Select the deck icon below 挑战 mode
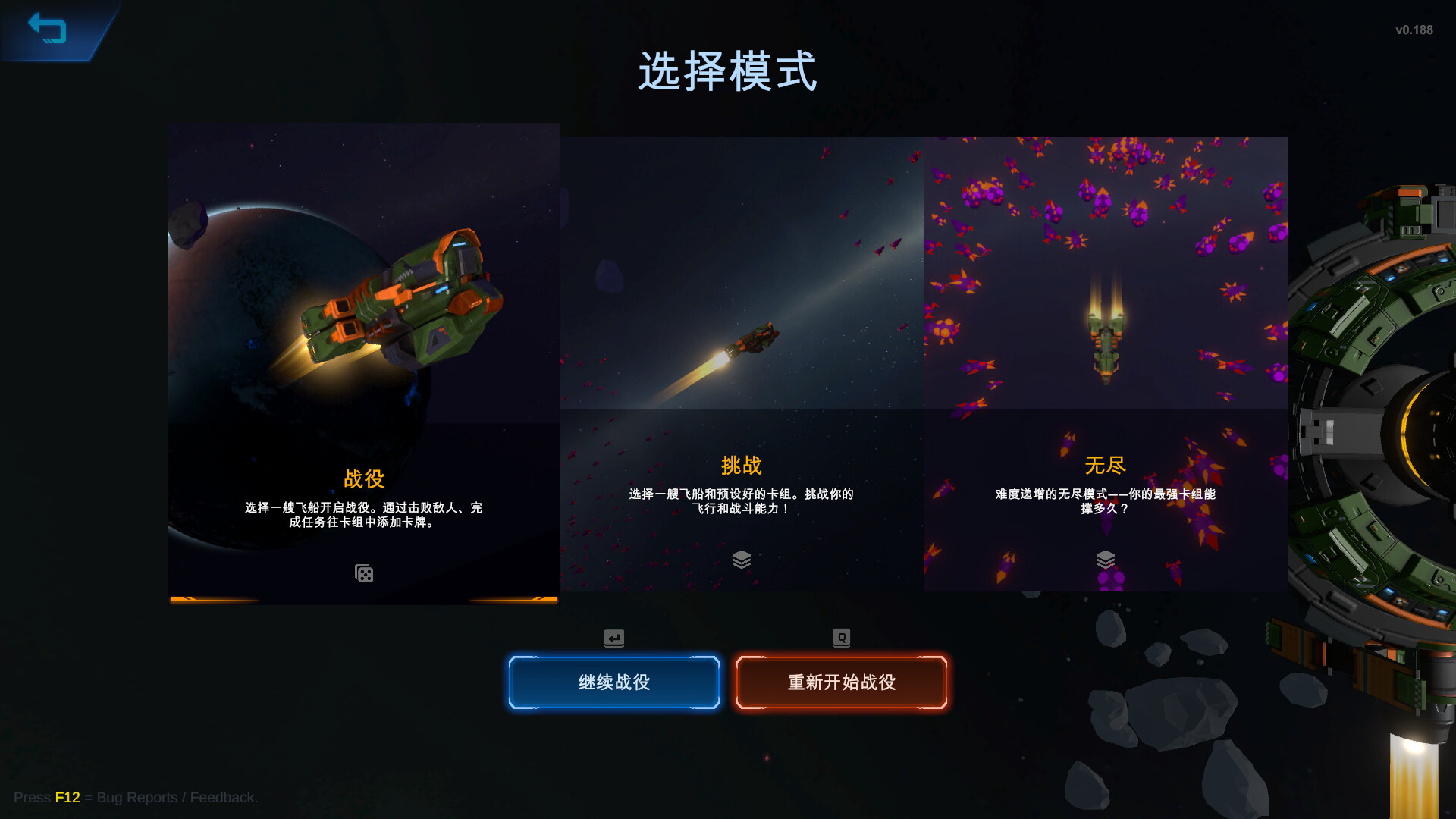1456x819 pixels. coord(742,559)
